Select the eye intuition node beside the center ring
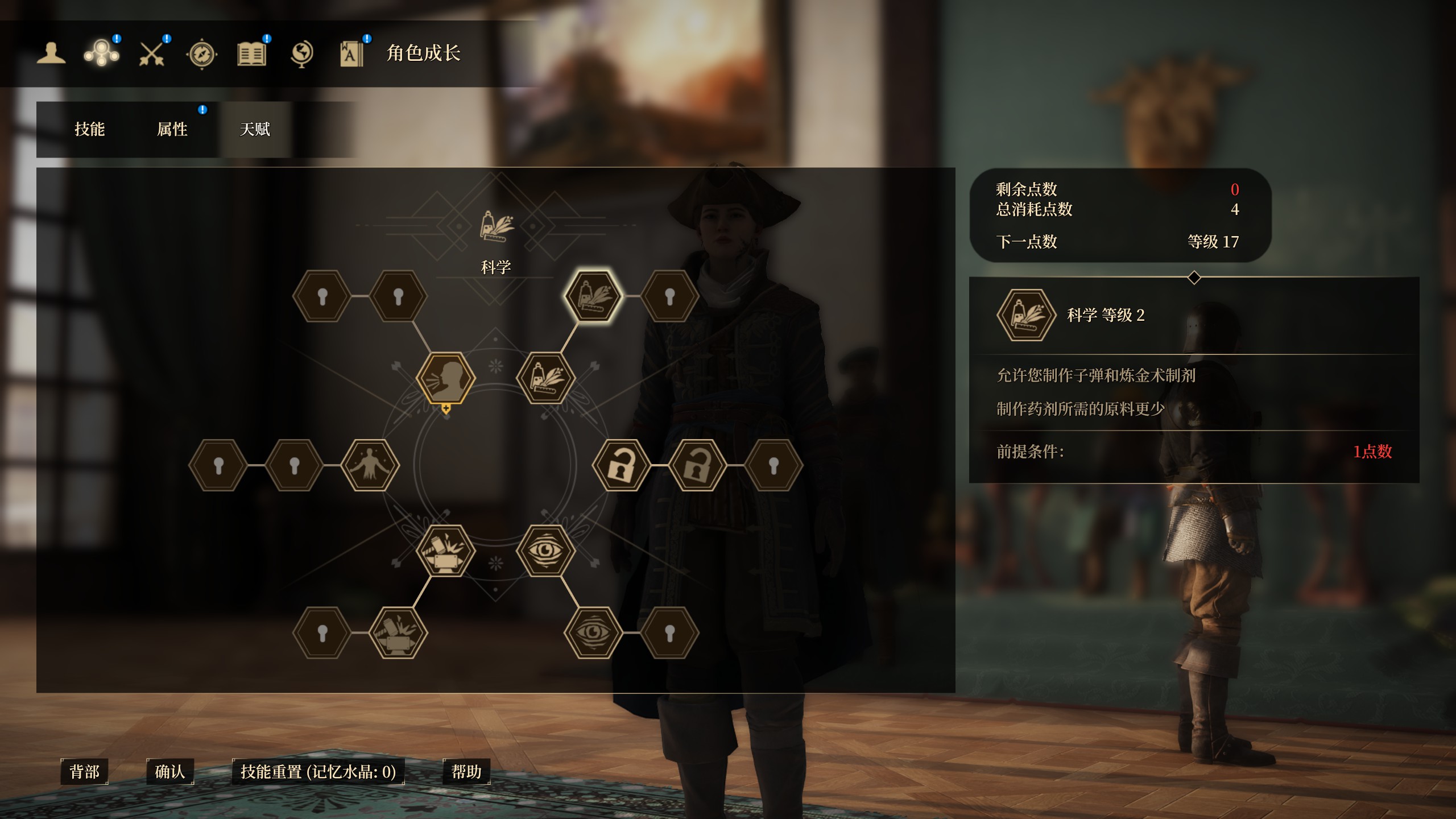The height and width of the screenshot is (819, 1456). tap(545, 550)
